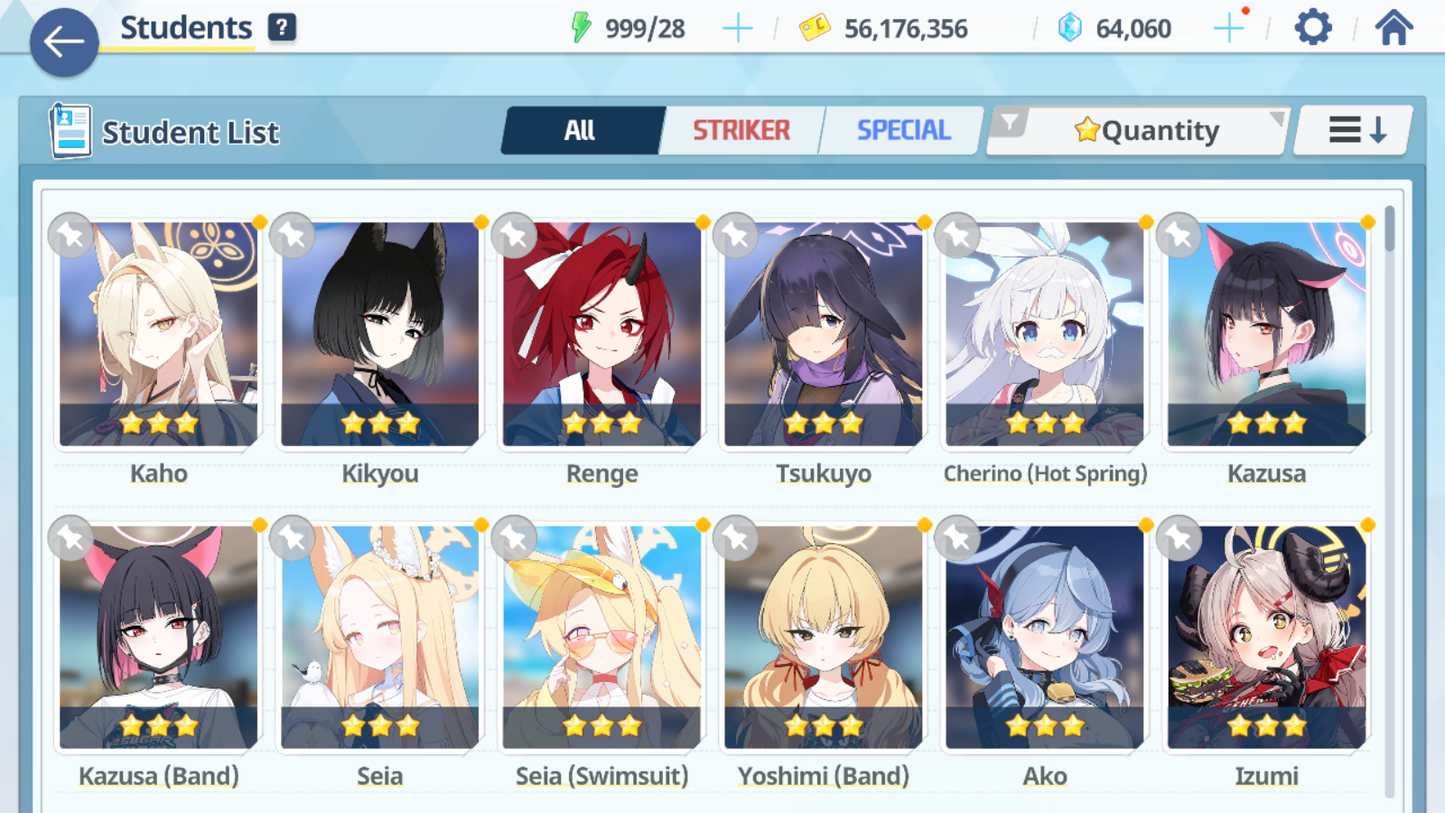Viewport: 1445px width, 813px height.
Task: Click Renge's three-star rating
Action: point(602,423)
